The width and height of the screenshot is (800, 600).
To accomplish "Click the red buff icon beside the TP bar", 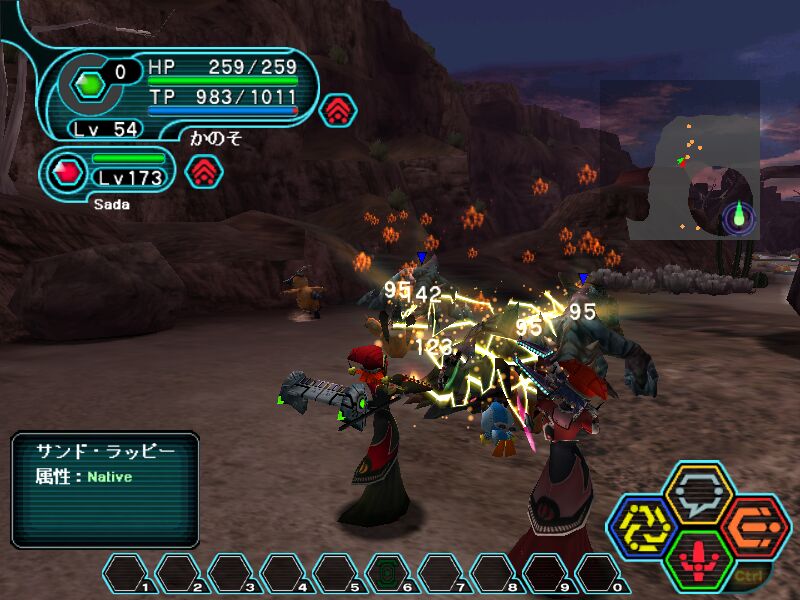I will [338, 109].
